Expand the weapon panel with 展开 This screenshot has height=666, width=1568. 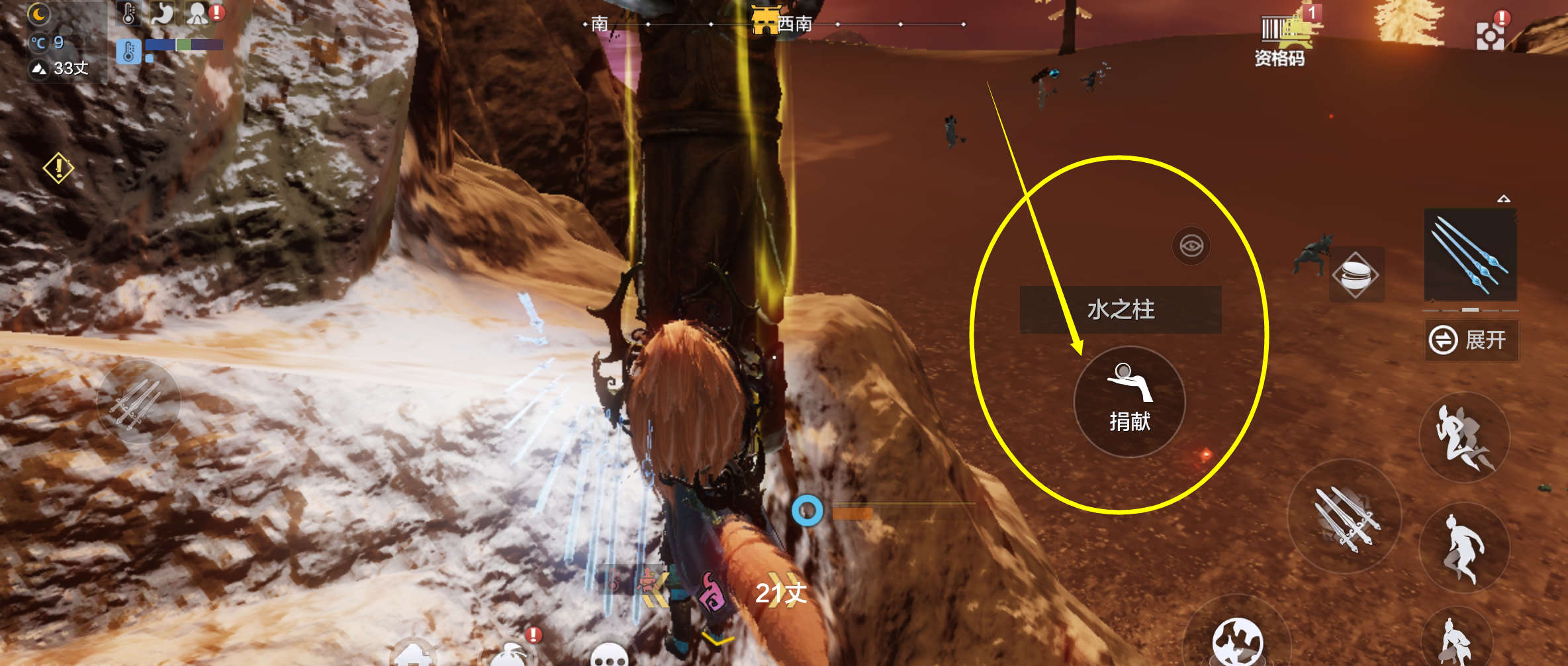tap(1471, 340)
